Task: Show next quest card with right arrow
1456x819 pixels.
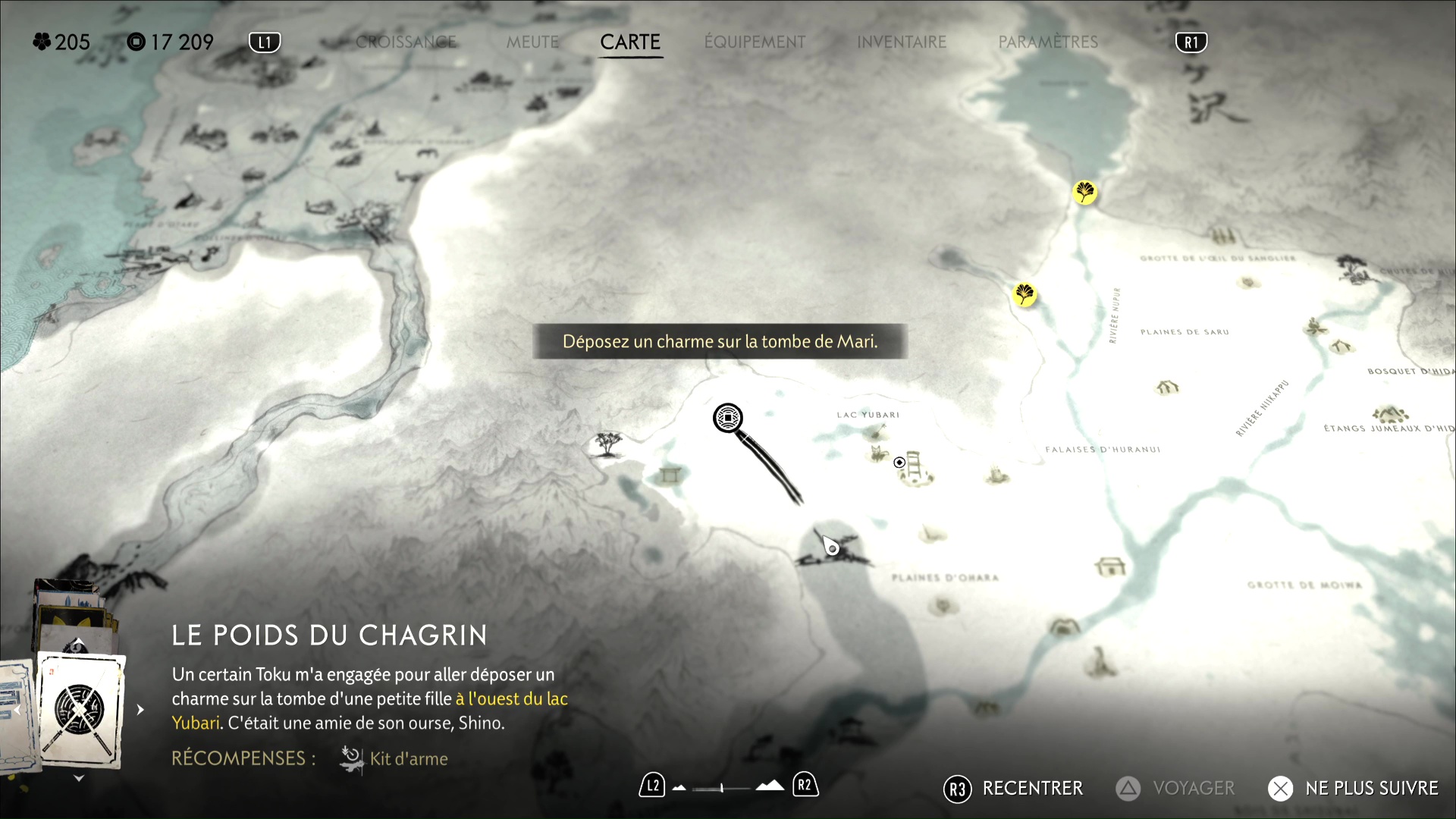Action: (x=140, y=710)
